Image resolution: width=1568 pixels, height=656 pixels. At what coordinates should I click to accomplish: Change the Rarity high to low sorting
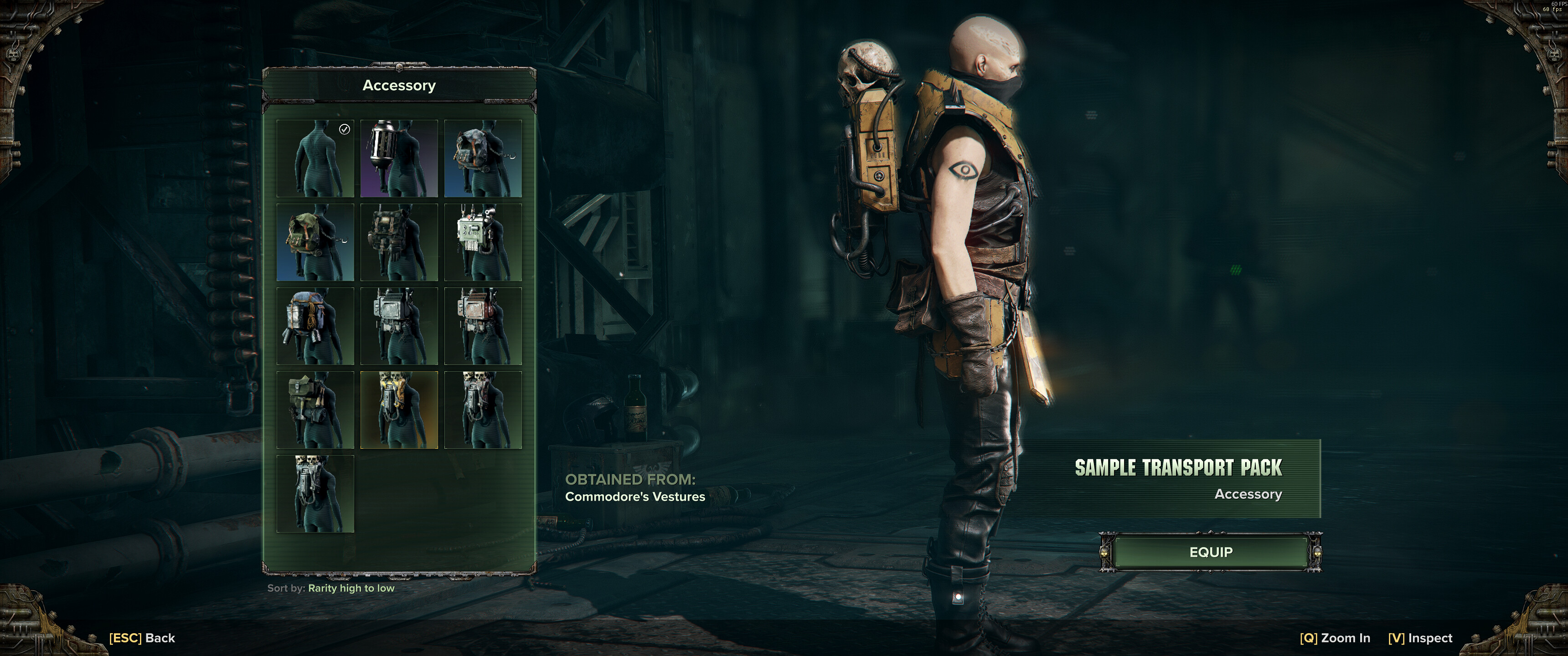point(351,589)
